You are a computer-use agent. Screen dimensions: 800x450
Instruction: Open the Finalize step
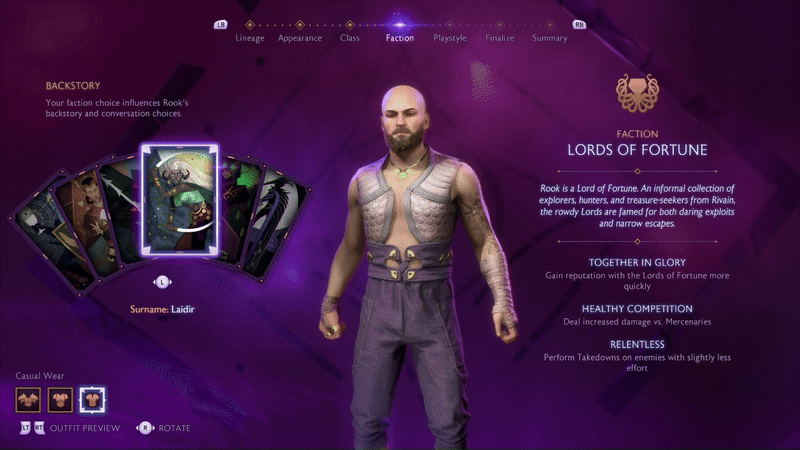coord(500,38)
